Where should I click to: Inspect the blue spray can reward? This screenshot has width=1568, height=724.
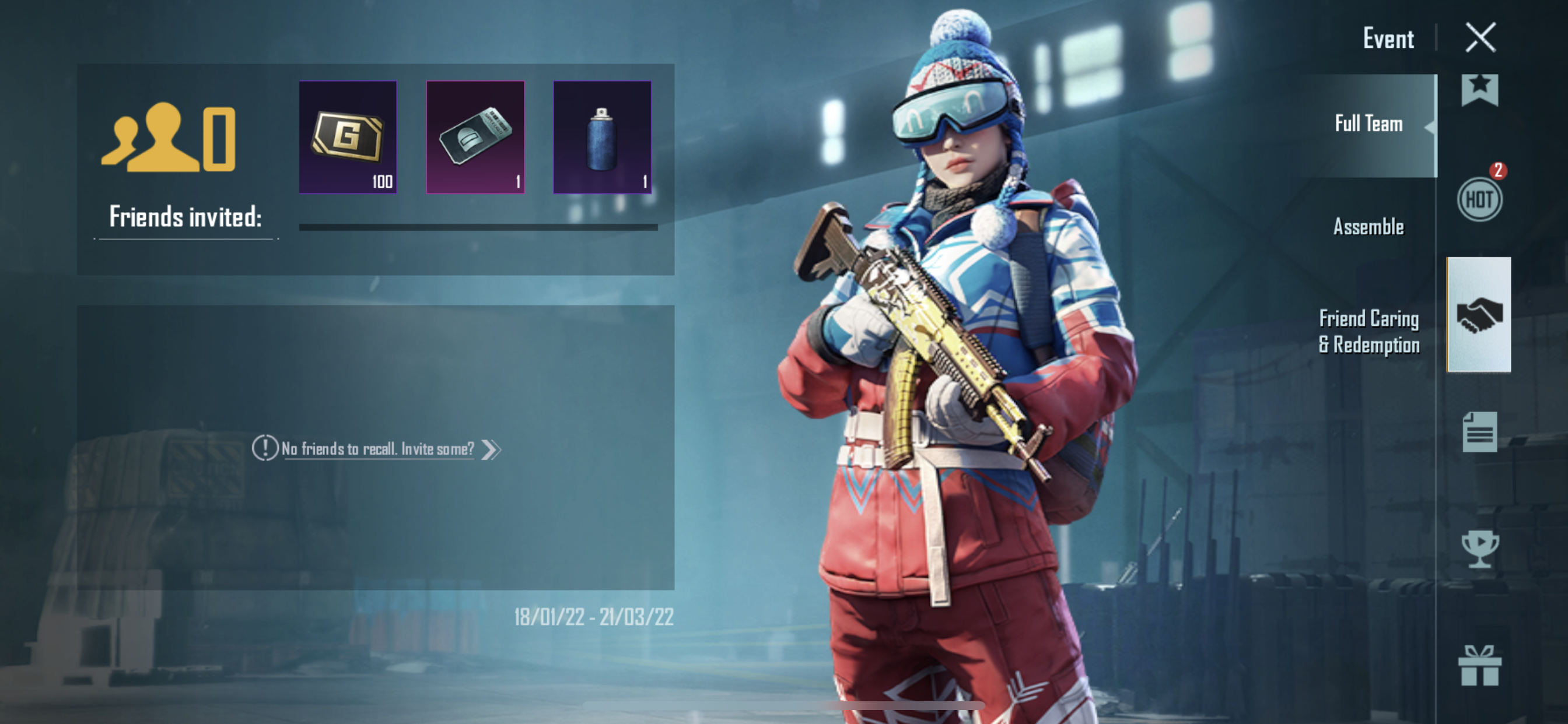coord(602,138)
